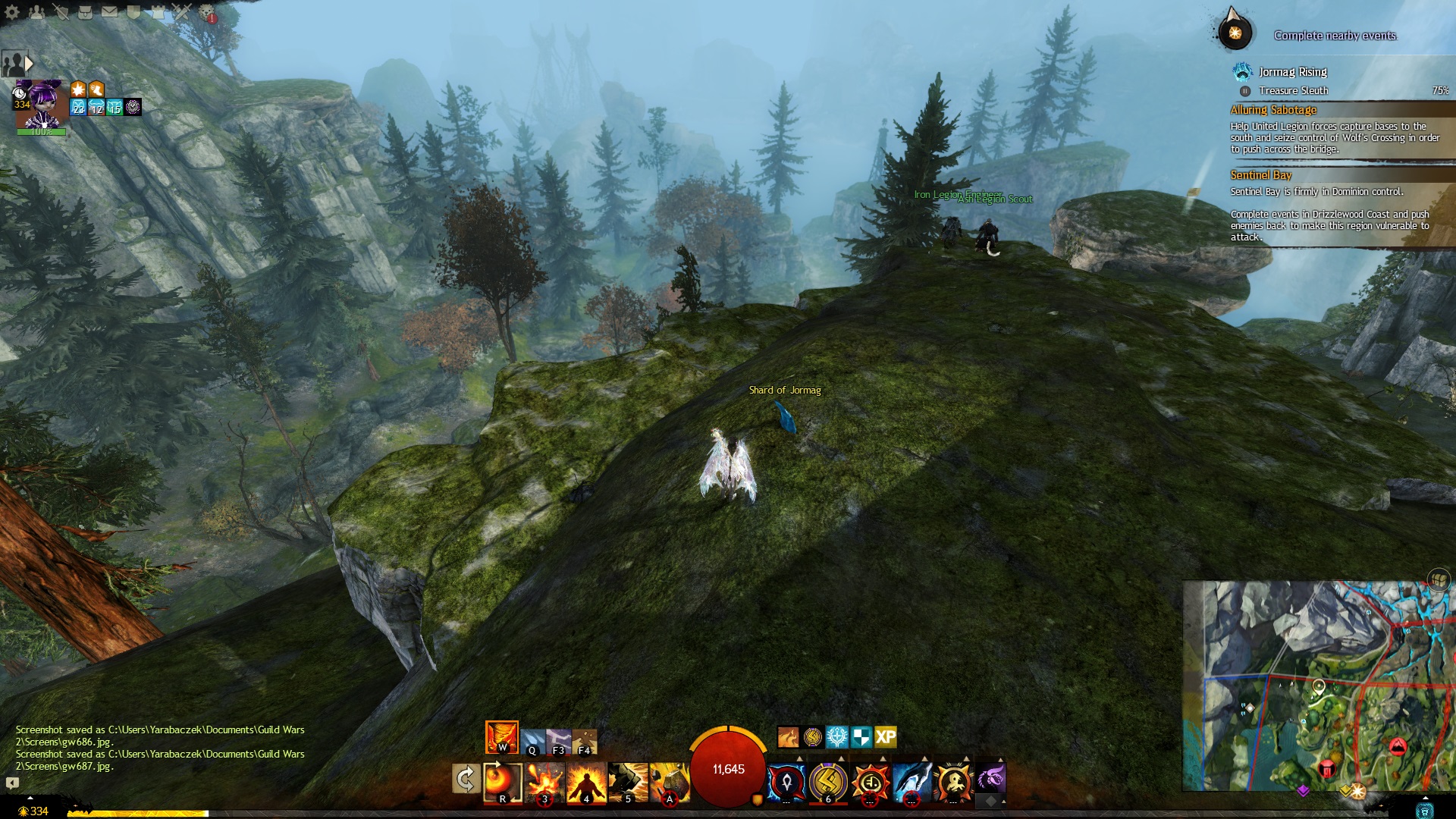
Task: Open the game menu gear icon
Action: pos(12,12)
